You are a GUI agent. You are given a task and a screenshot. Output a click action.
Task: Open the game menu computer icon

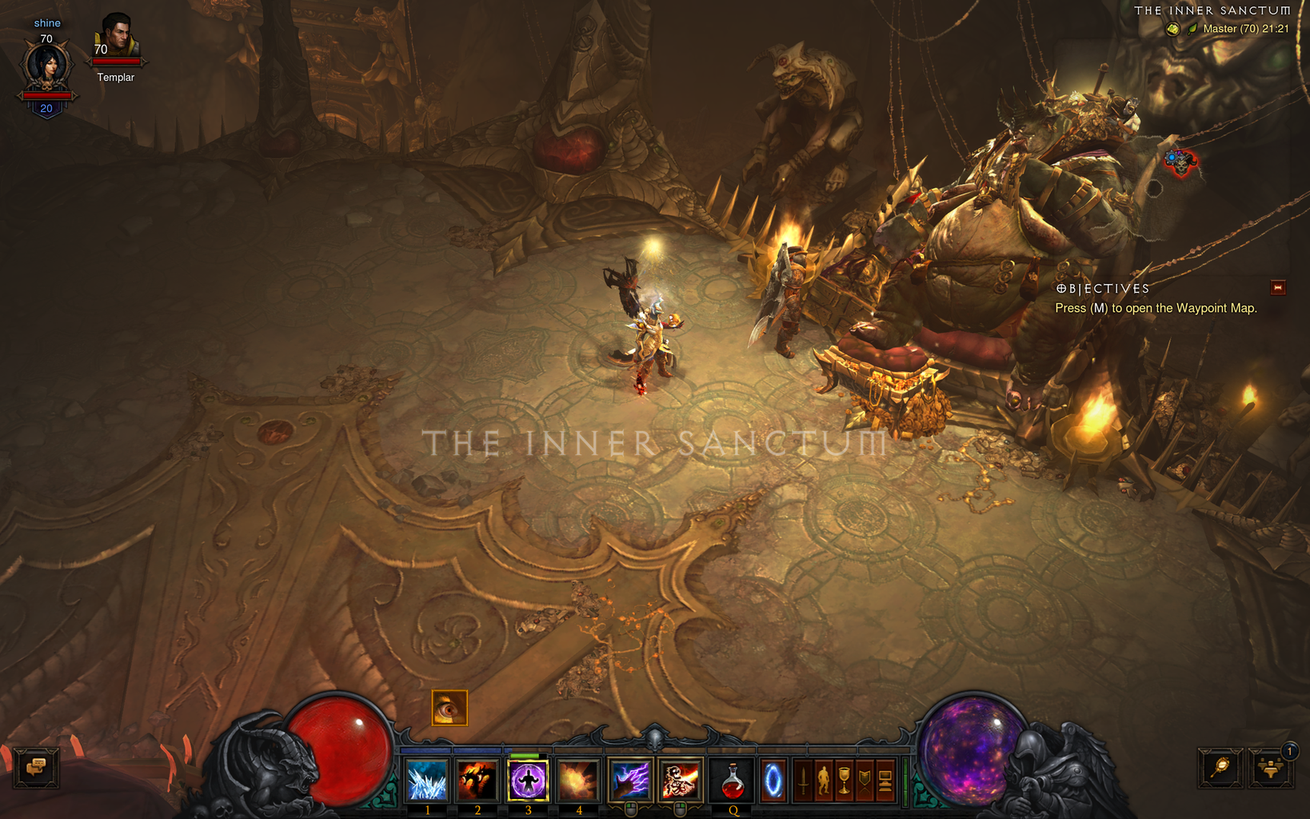click(885, 780)
